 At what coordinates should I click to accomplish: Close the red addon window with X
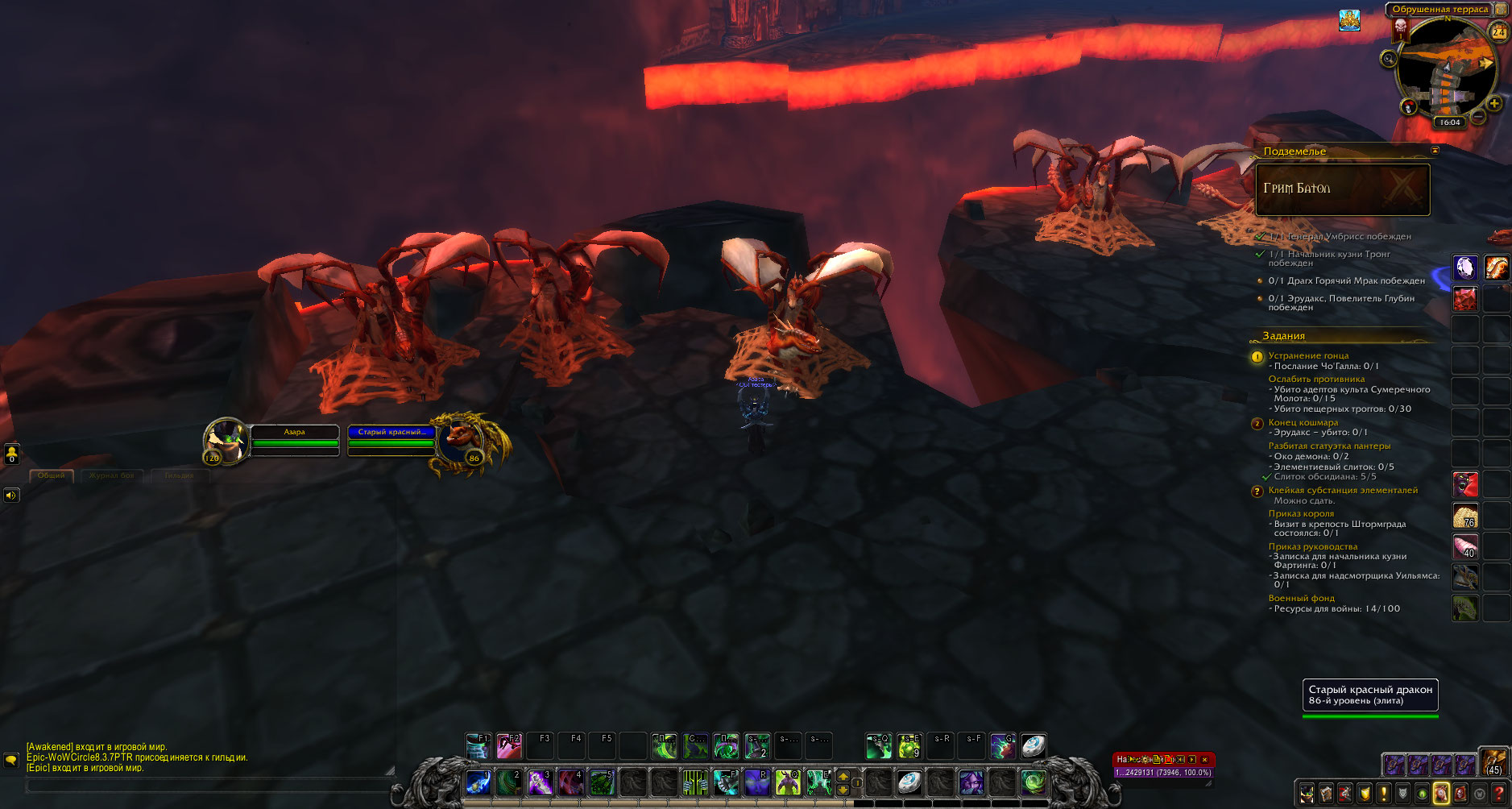[x=1204, y=759]
